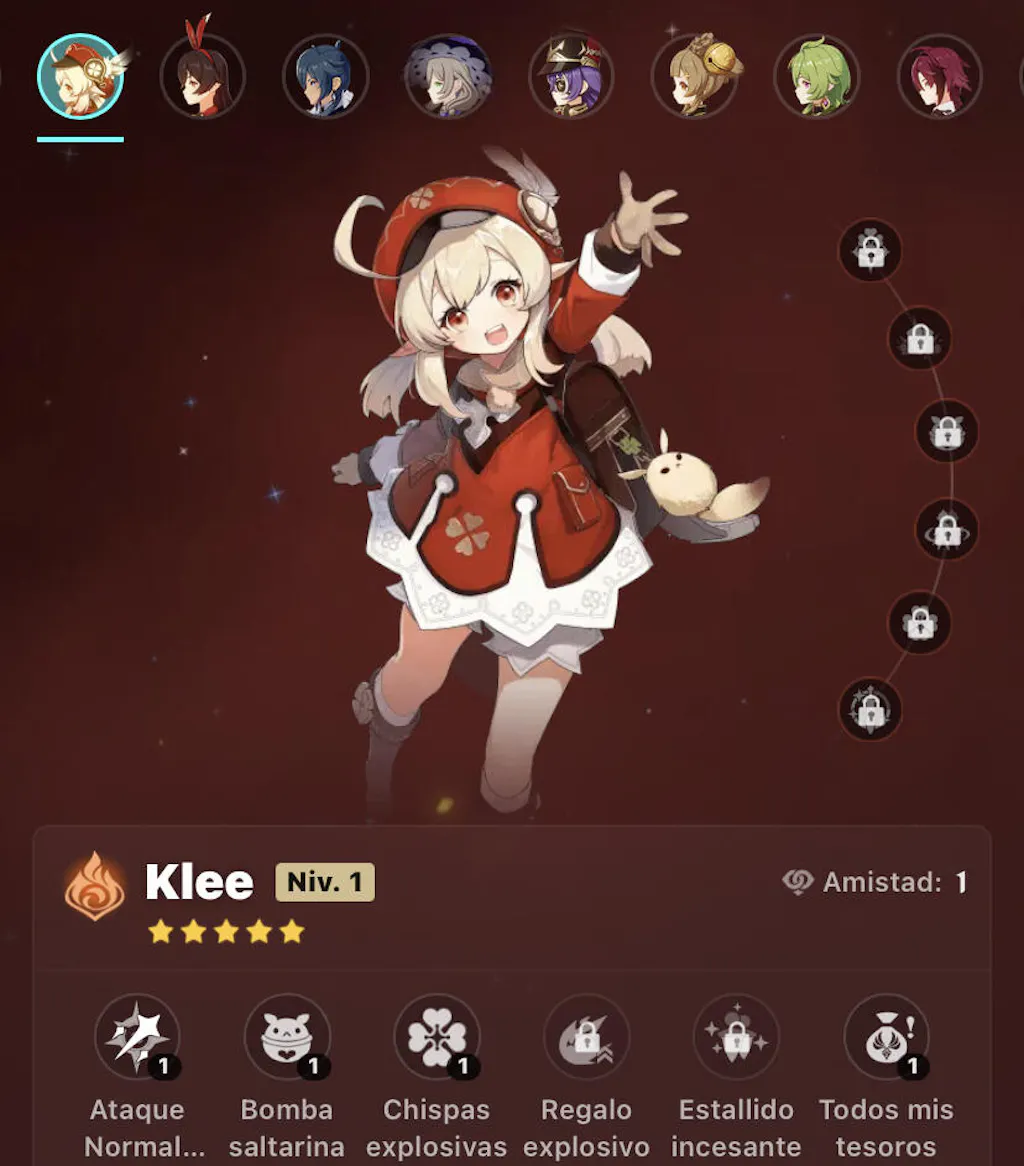The height and width of the screenshot is (1166, 1024).
Task: Switch to Amber's character portrait
Action: [x=203, y=77]
